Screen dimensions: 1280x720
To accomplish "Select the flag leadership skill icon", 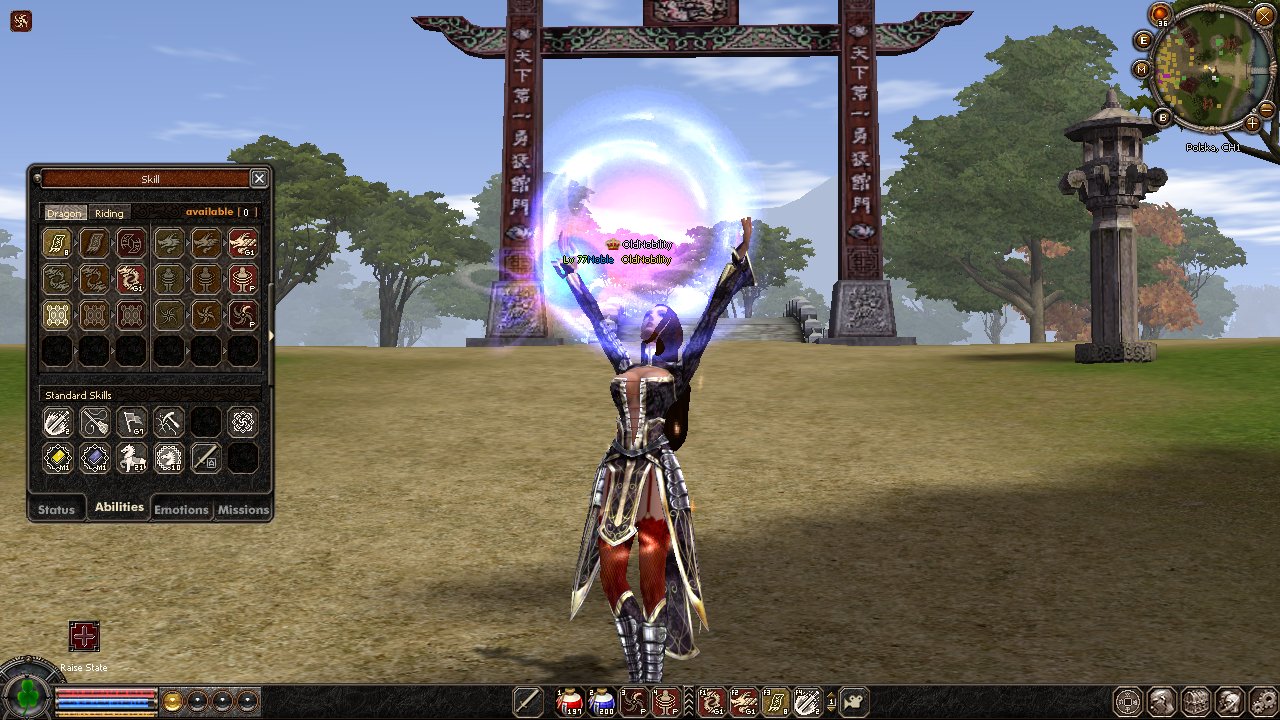I will pyautogui.click(x=131, y=422).
